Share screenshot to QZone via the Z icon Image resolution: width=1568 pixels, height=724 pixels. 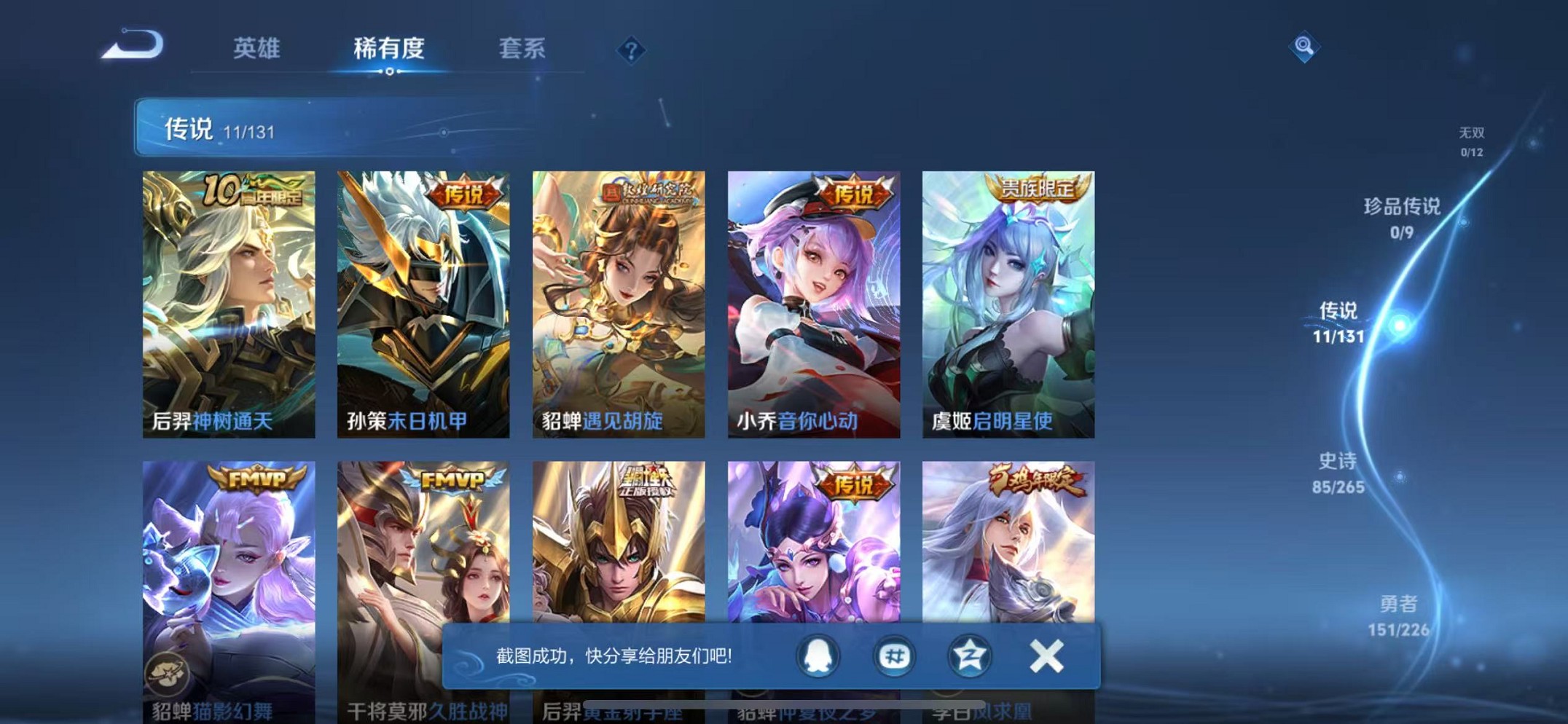pyautogui.click(x=968, y=656)
